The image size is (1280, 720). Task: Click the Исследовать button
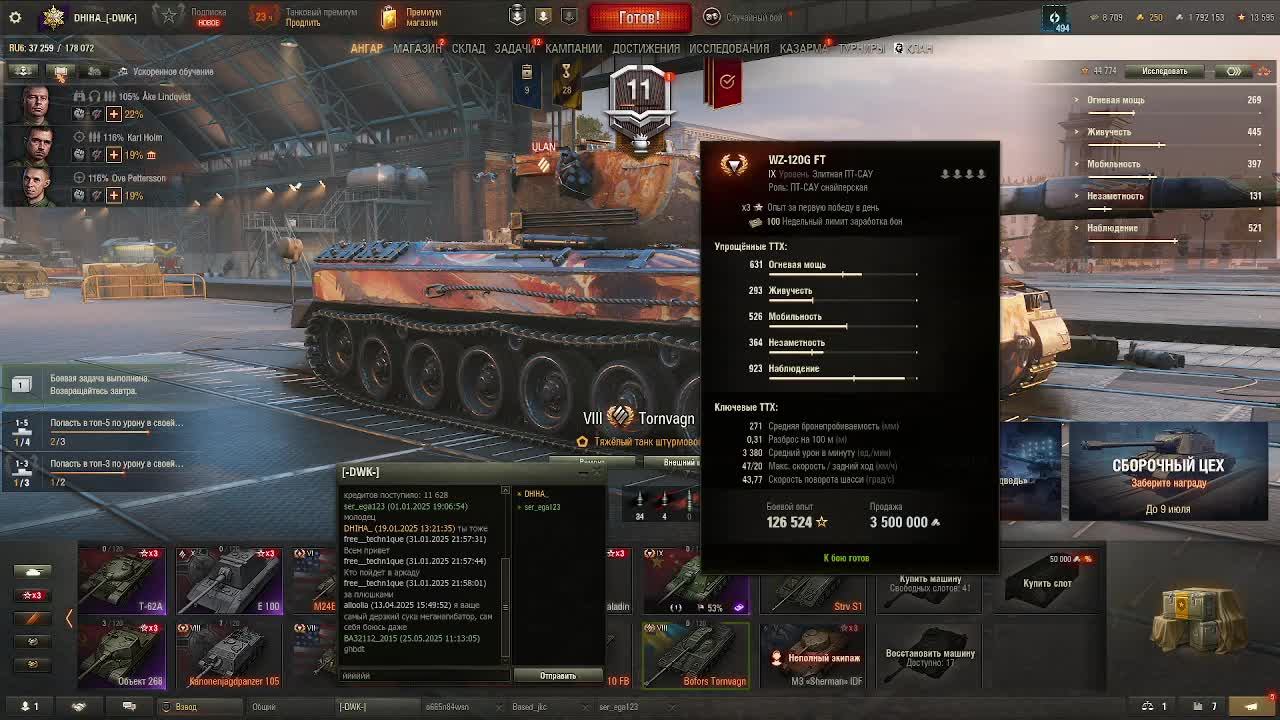tap(1164, 71)
